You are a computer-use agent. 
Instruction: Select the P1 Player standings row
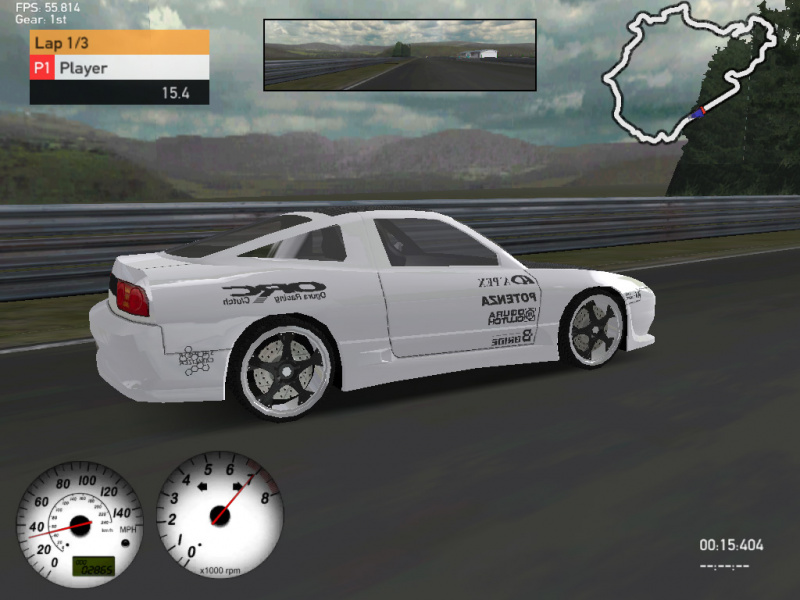click(119, 68)
